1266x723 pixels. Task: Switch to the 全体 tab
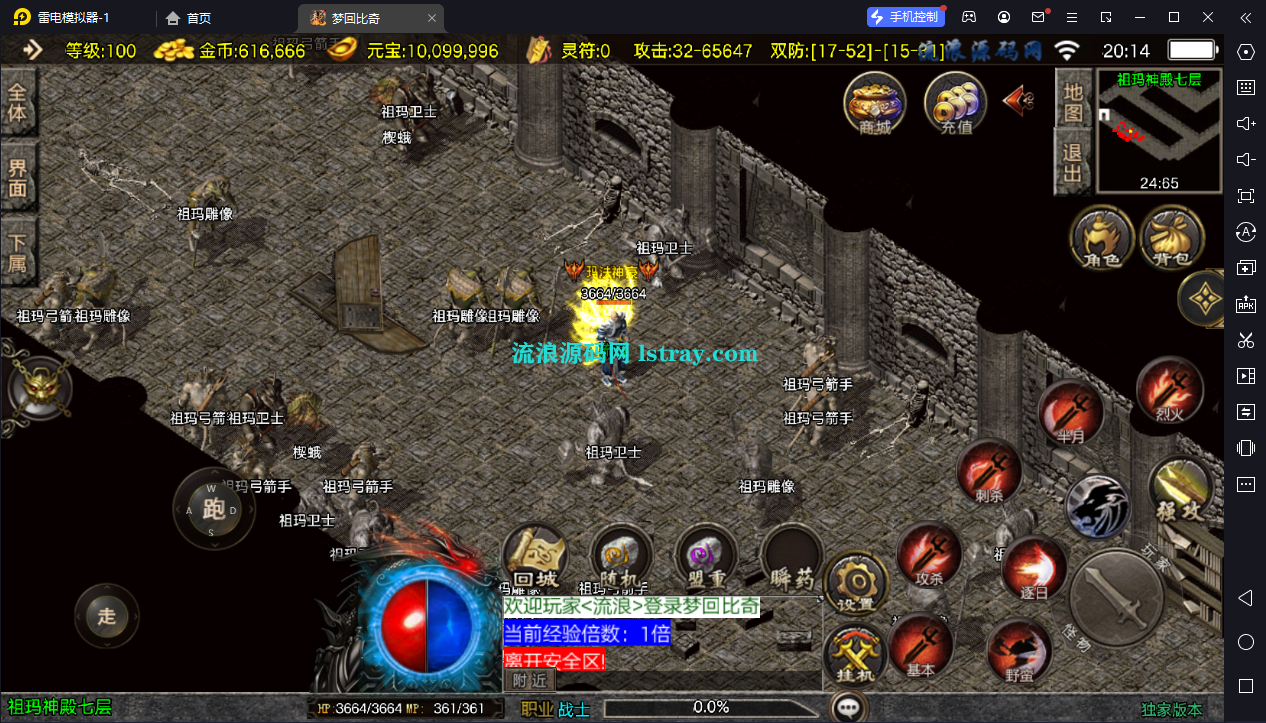point(18,101)
